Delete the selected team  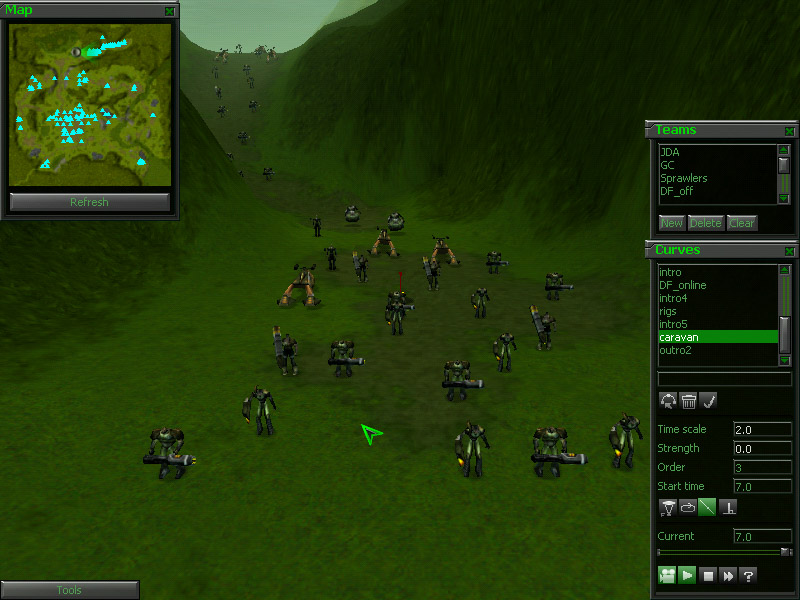[x=705, y=223]
